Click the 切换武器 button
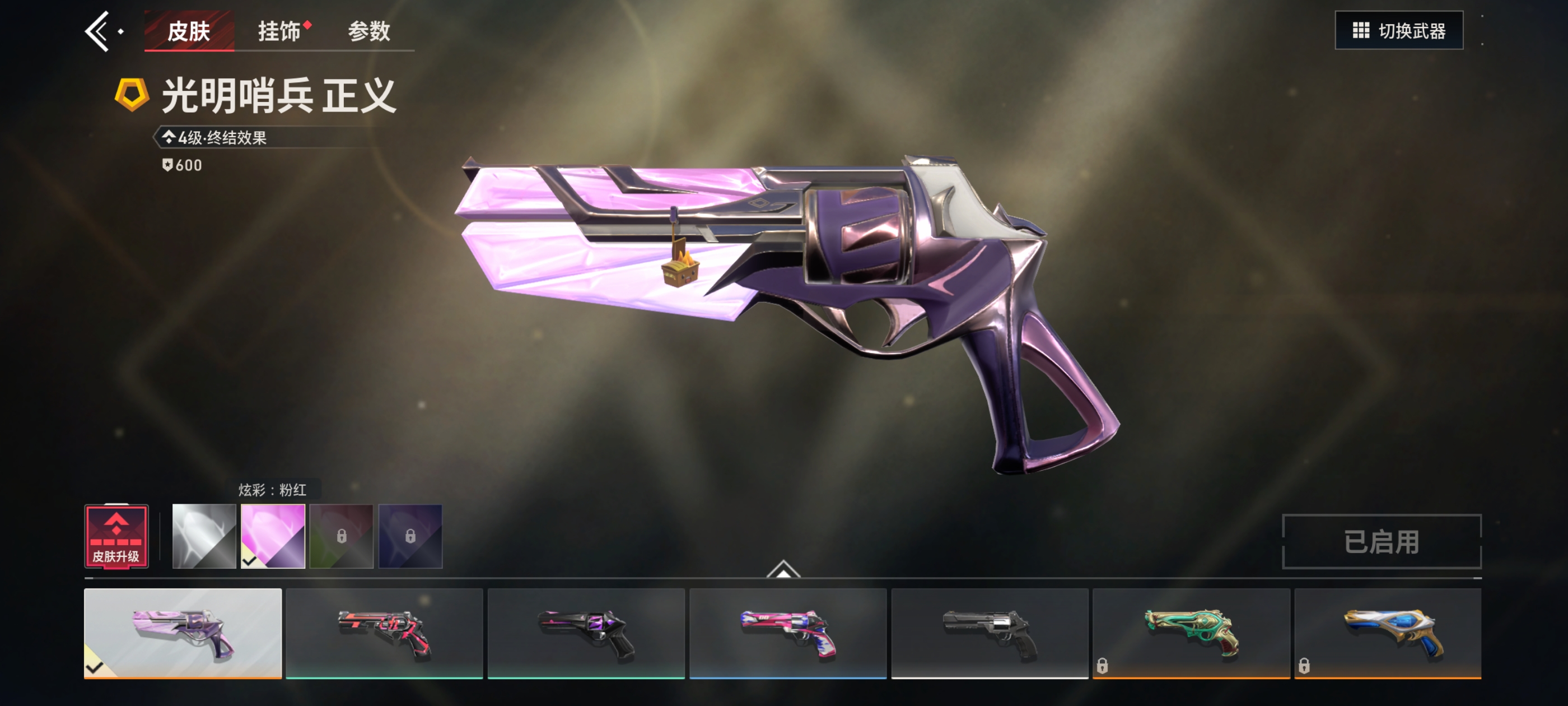1568x706 pixels. coord(1398,30)
